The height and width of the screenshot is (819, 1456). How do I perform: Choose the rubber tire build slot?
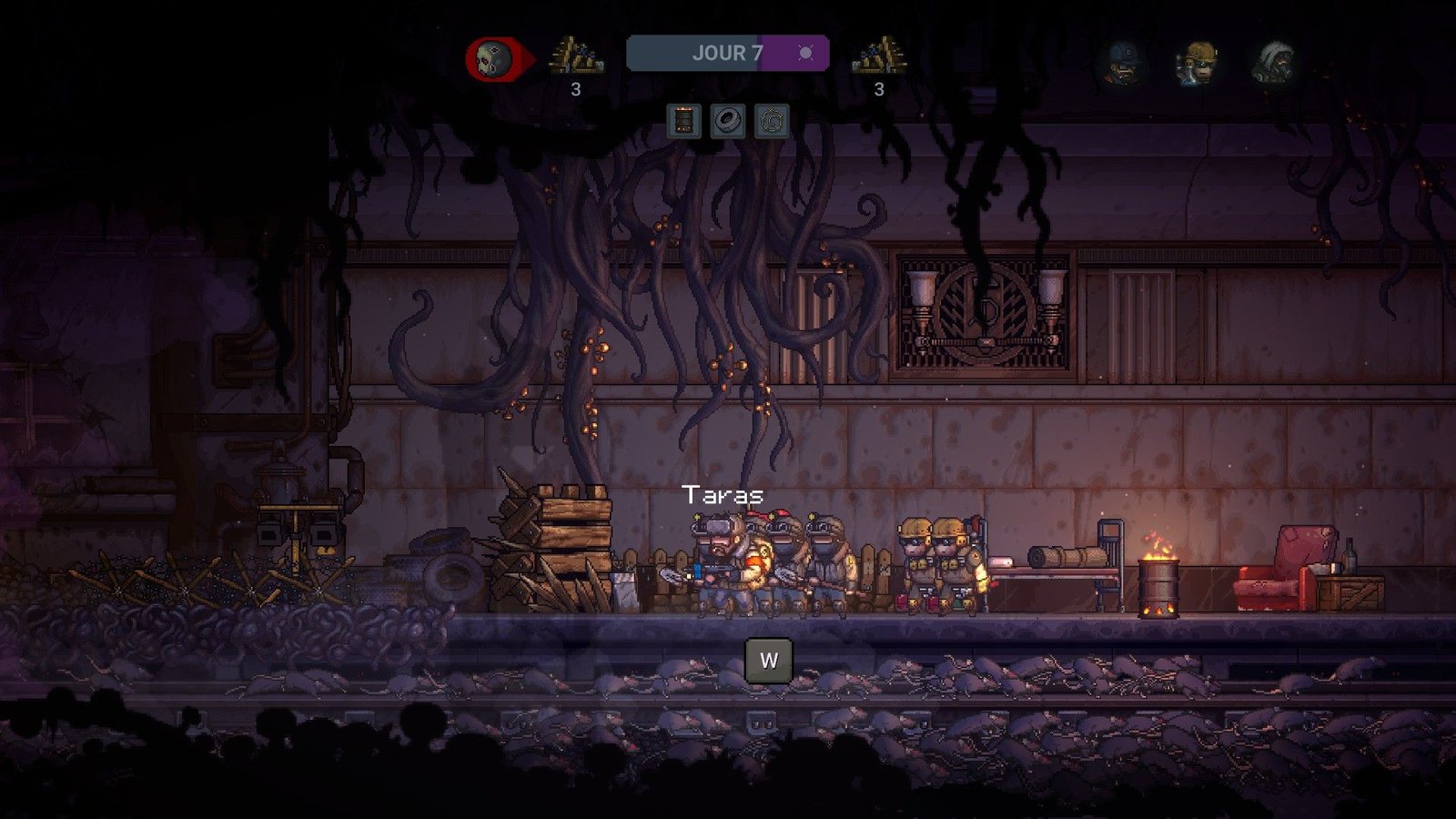coord(727,121)
